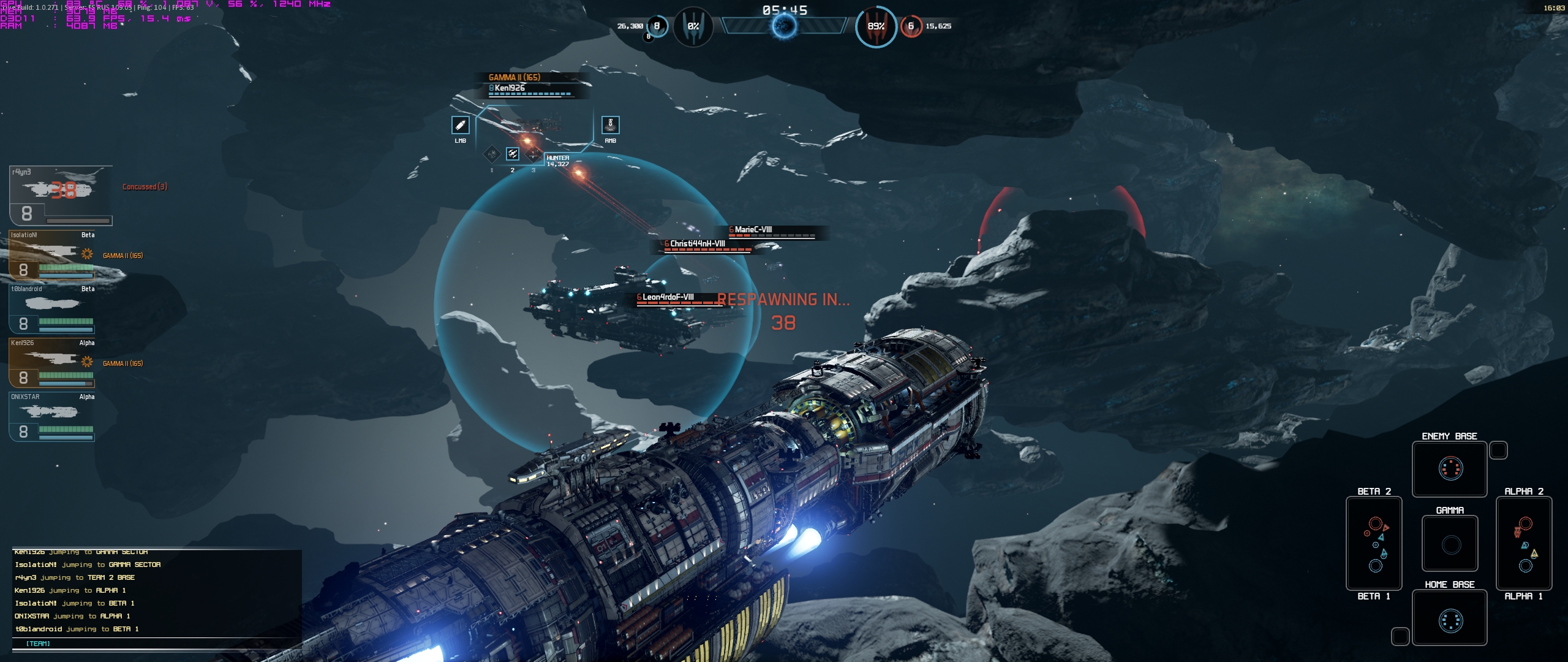Click r4yn3's own ship status panel

61,196
